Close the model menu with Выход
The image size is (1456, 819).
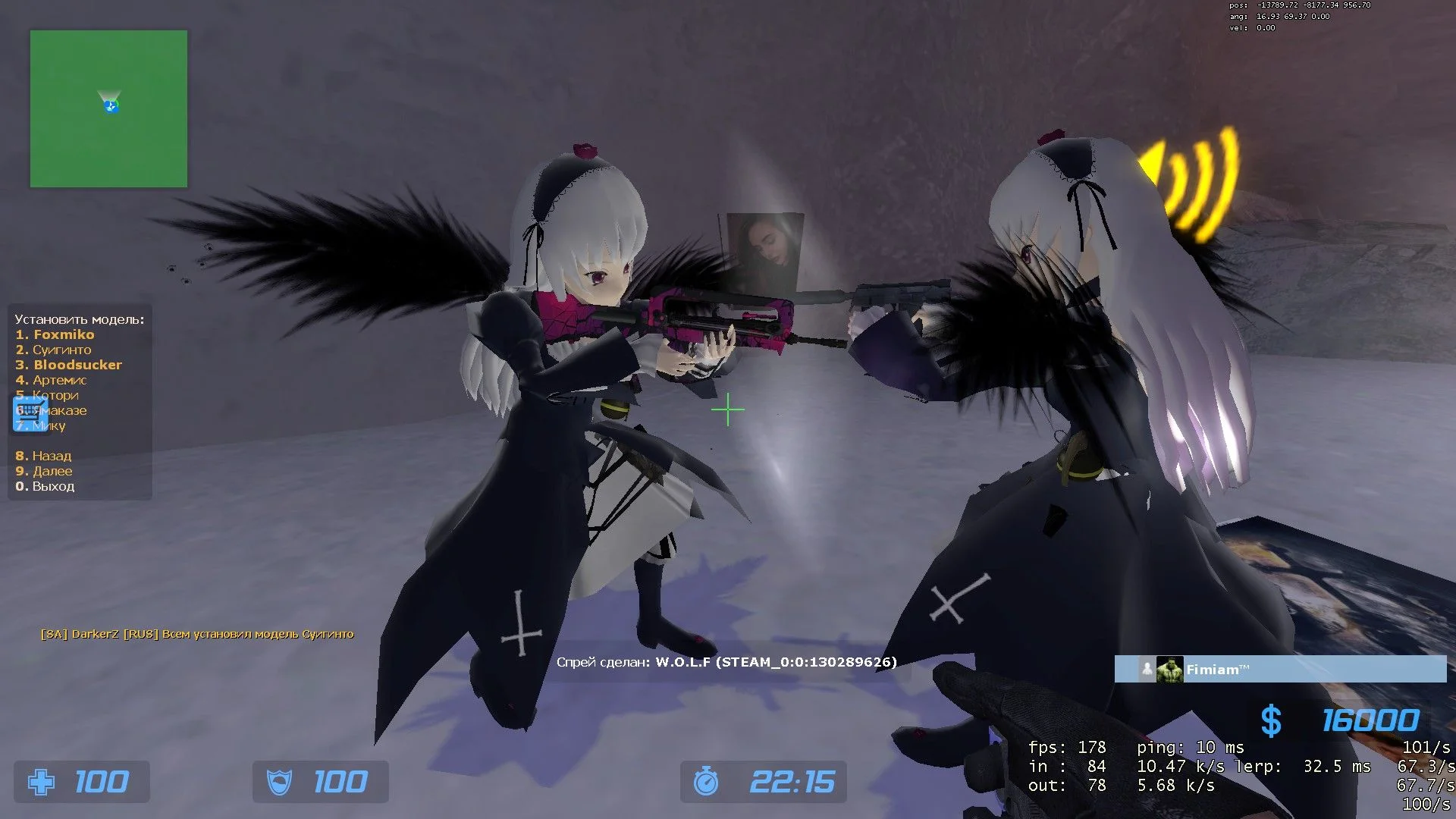pyautogui.click(x=53, y=486)
